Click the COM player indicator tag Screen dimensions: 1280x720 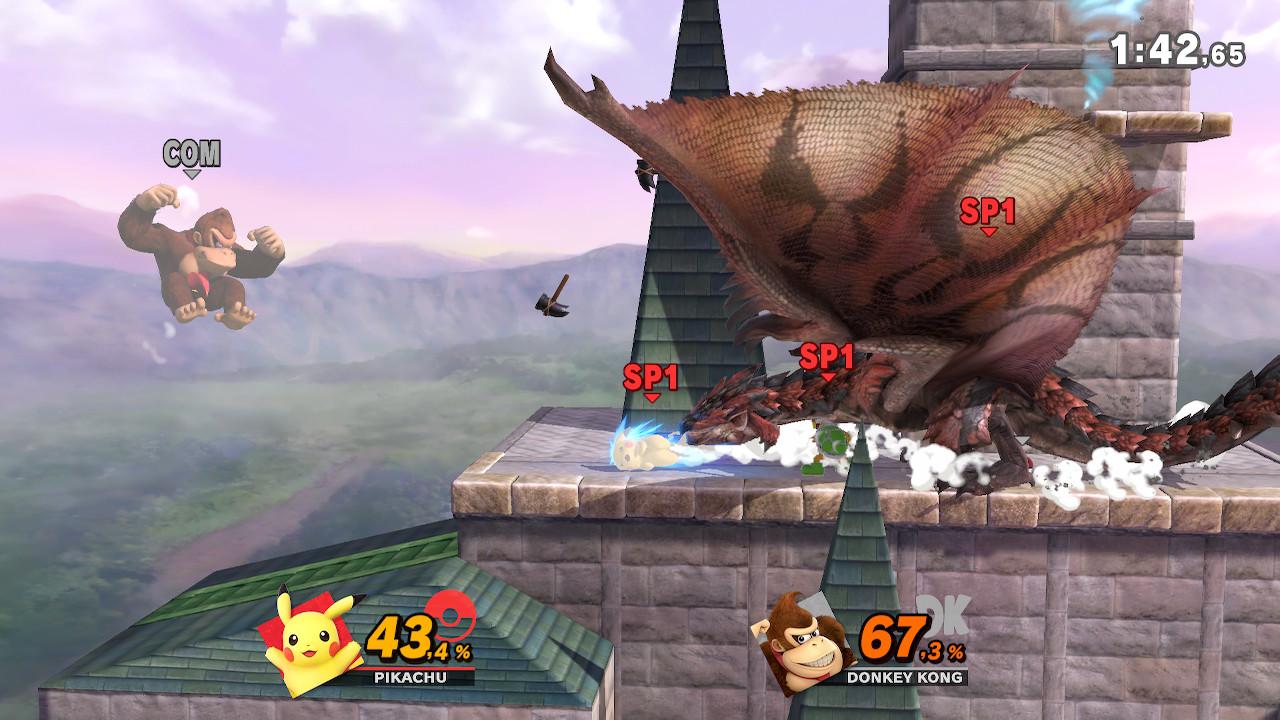pyautogui.click(x=192, y=156)
